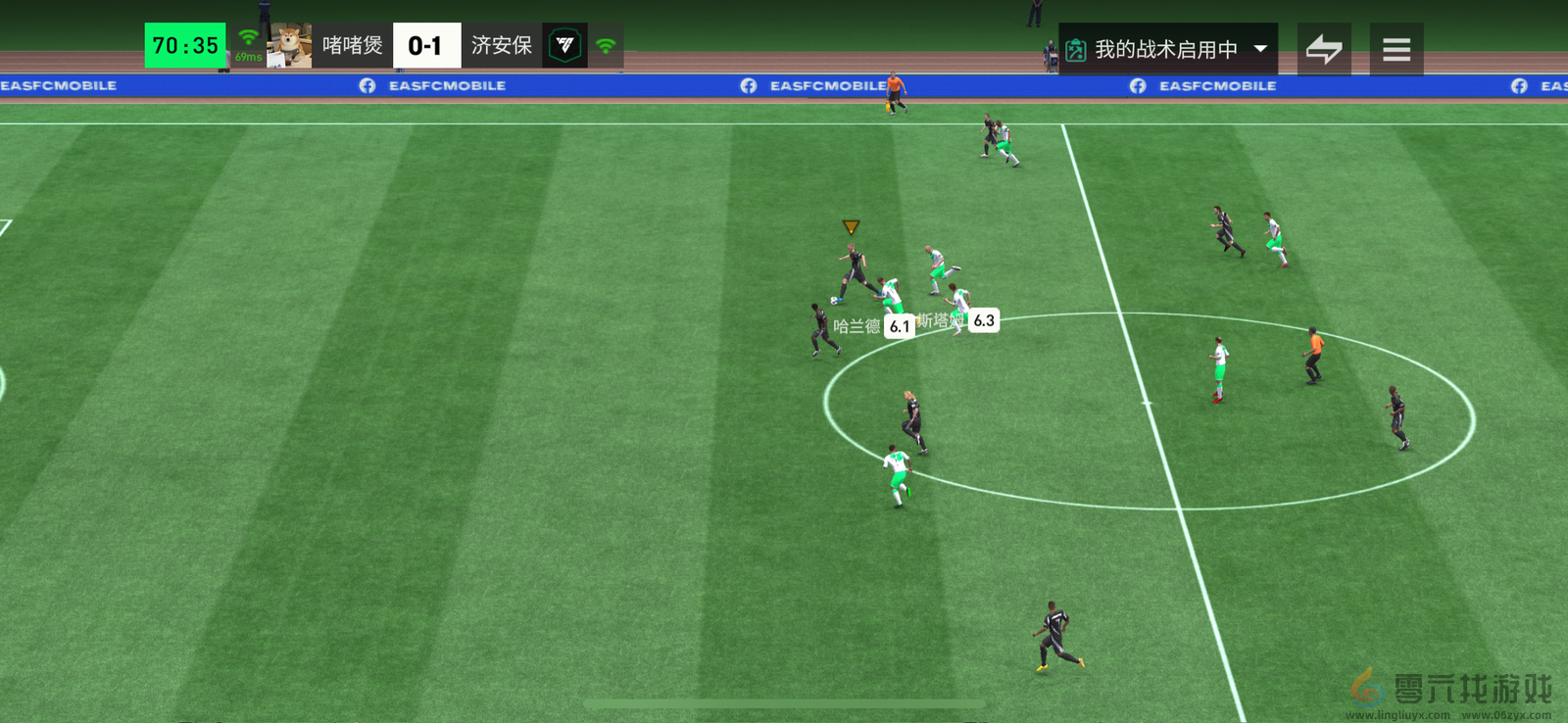Open the tactics dropdown '我的战术启用中'
The image size is (1568, 723).
coord(1167,49)
